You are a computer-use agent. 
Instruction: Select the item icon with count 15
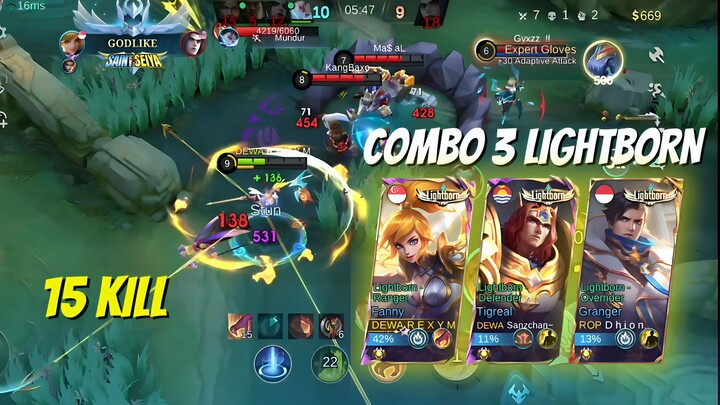point(240,326)
